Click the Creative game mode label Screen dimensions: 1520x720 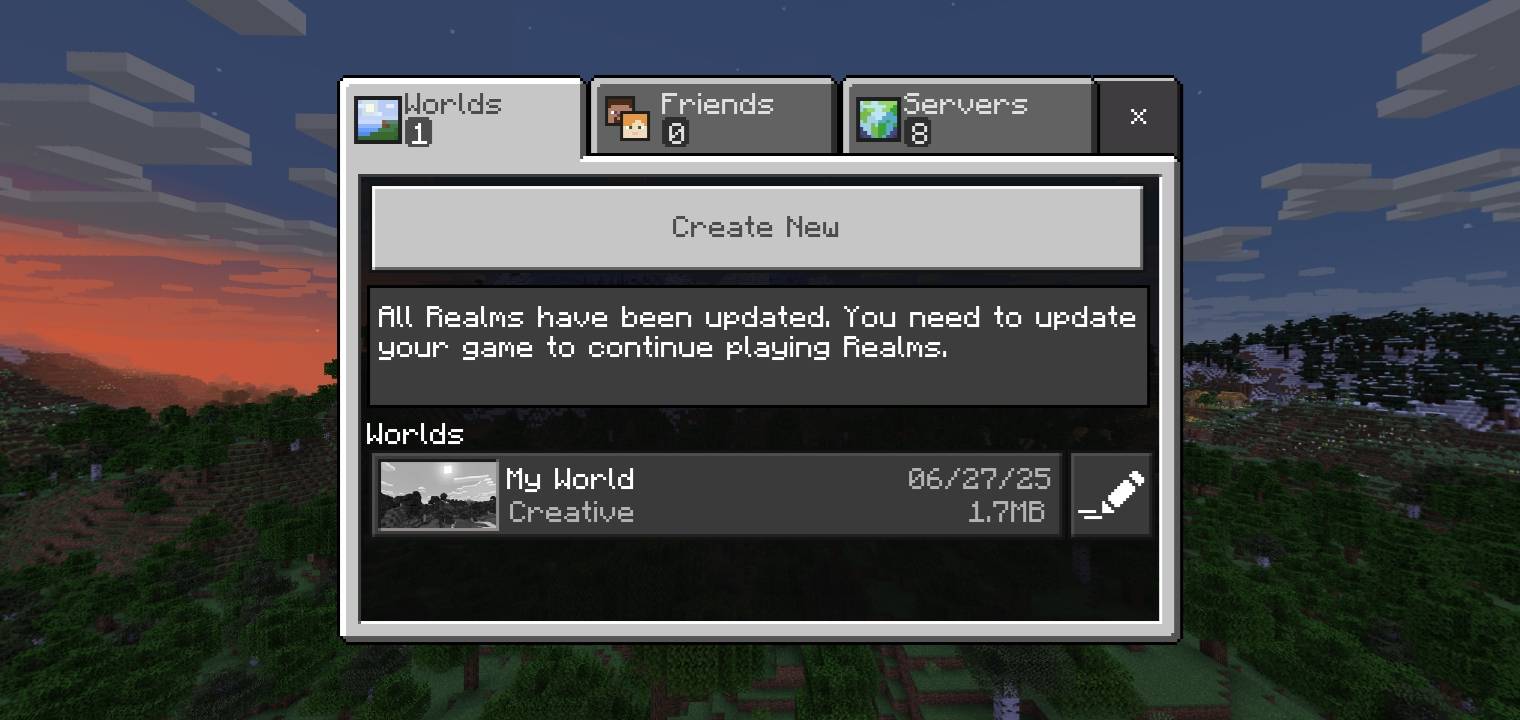coord(571,513)
